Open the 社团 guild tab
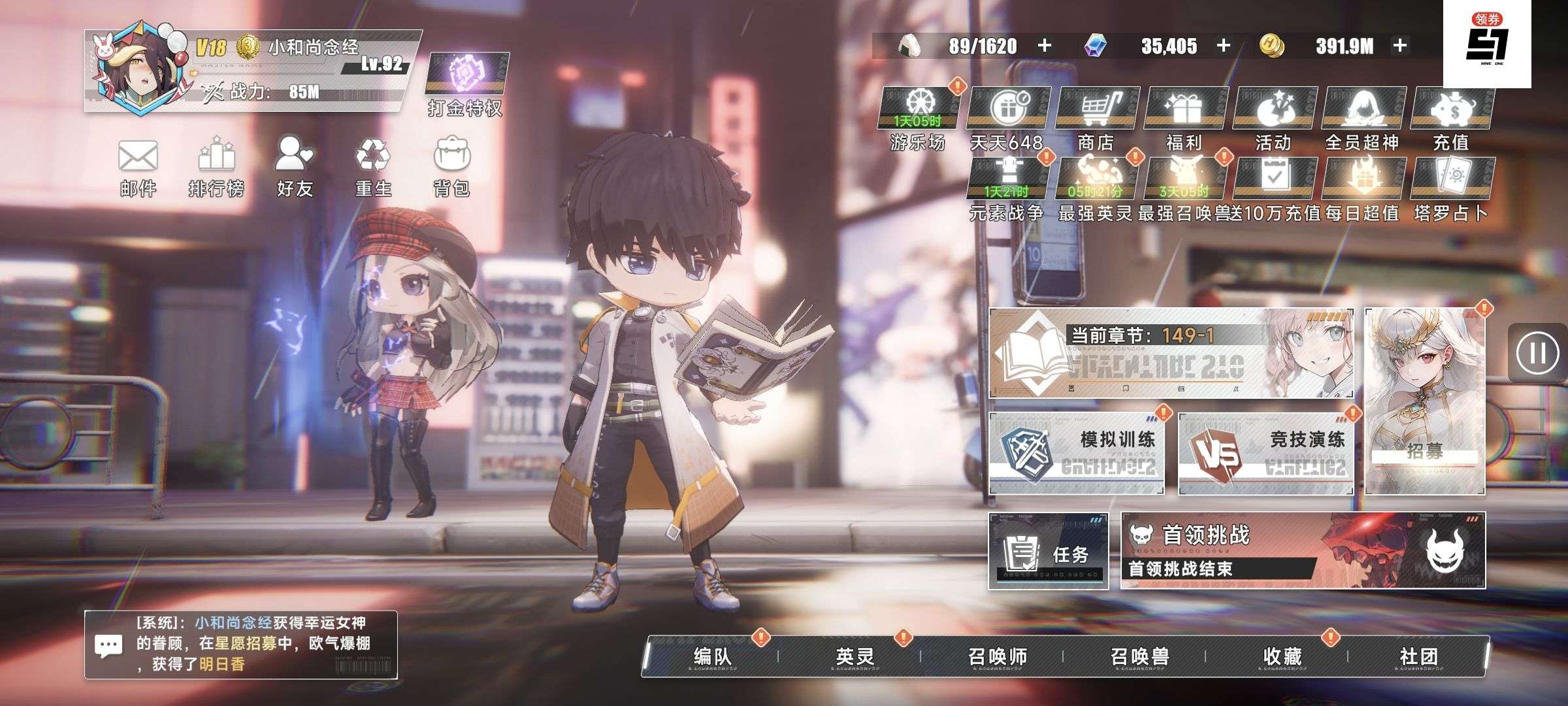 pos(1418,656)
